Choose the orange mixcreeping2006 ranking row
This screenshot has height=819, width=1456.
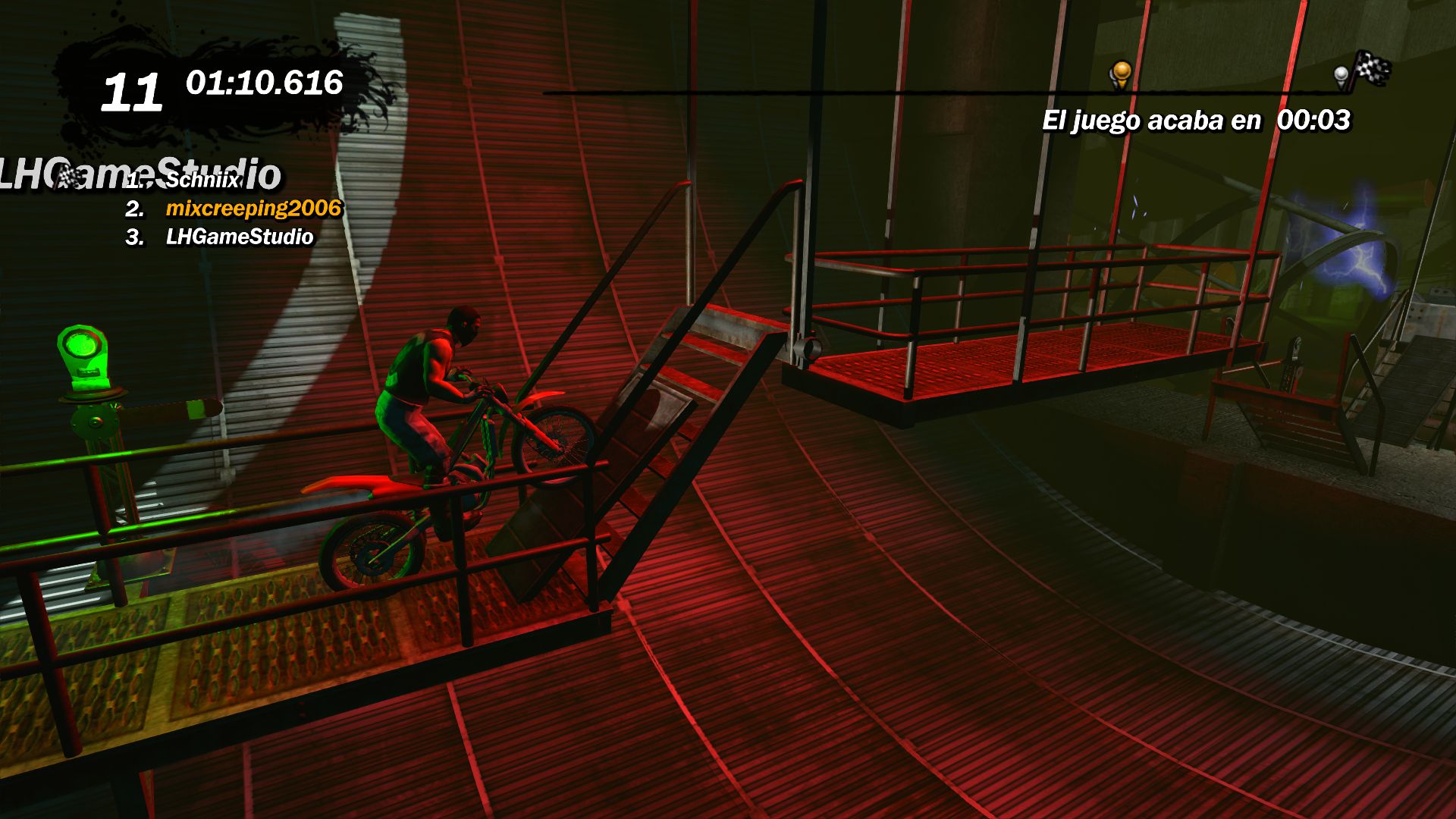253,209
